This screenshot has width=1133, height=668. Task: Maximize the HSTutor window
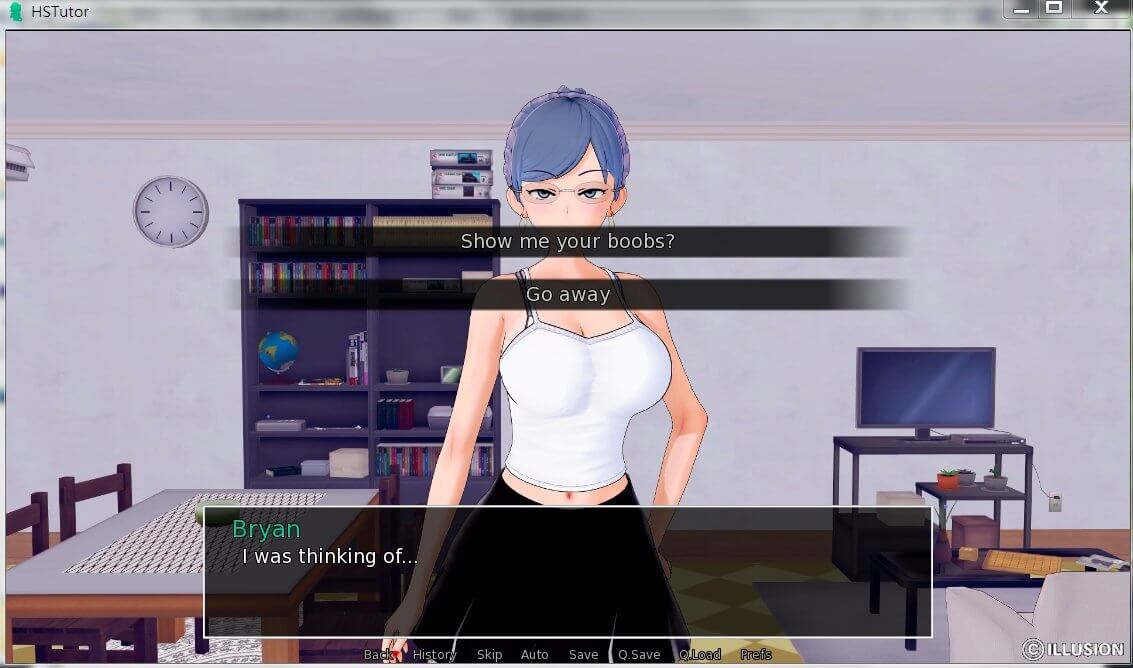tap(1053, 8)
